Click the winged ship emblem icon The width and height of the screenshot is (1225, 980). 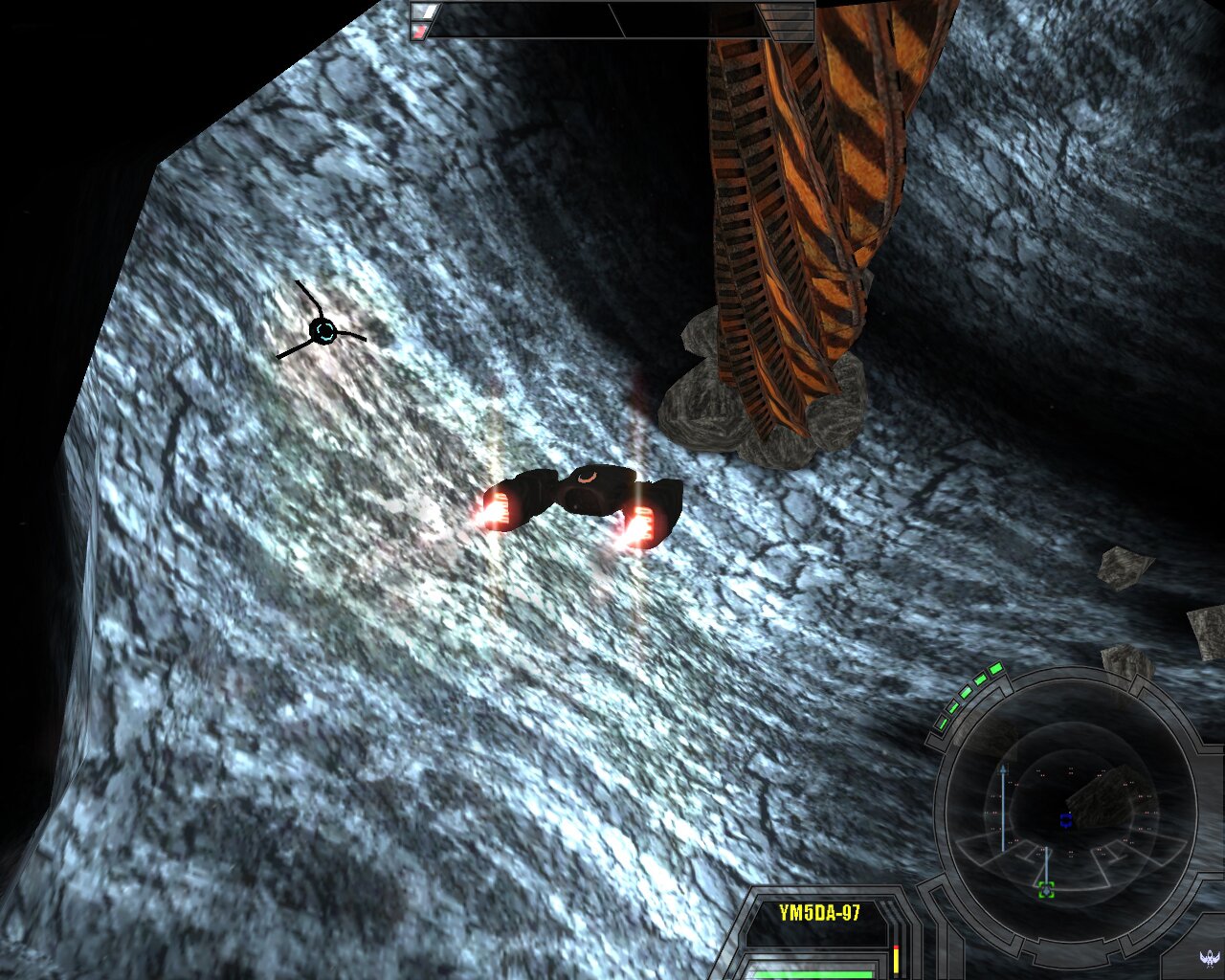(1209, 956)
